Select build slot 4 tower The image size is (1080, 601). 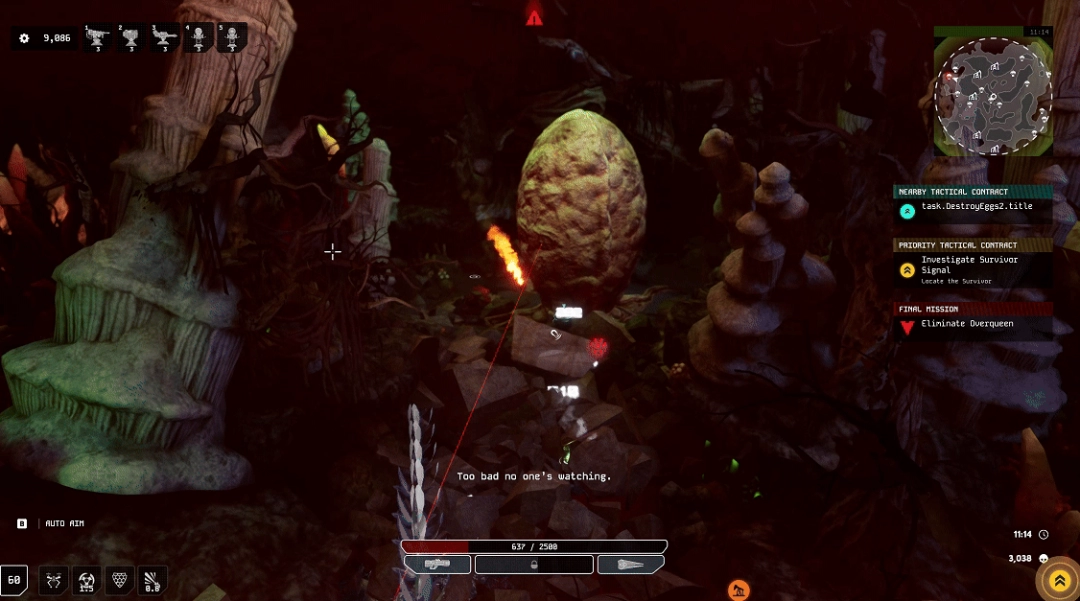point(198,39)
